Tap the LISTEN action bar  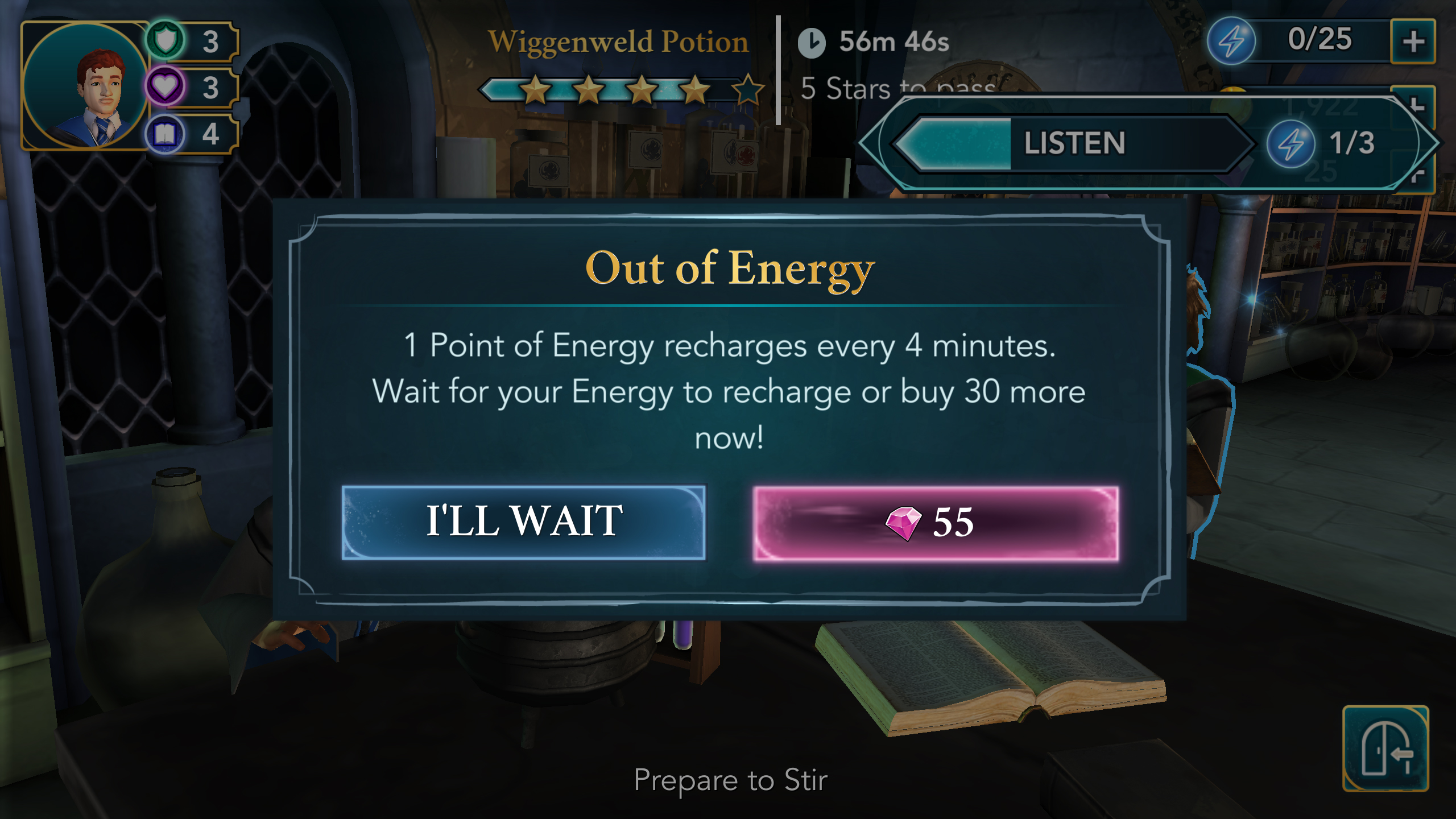1073,143
